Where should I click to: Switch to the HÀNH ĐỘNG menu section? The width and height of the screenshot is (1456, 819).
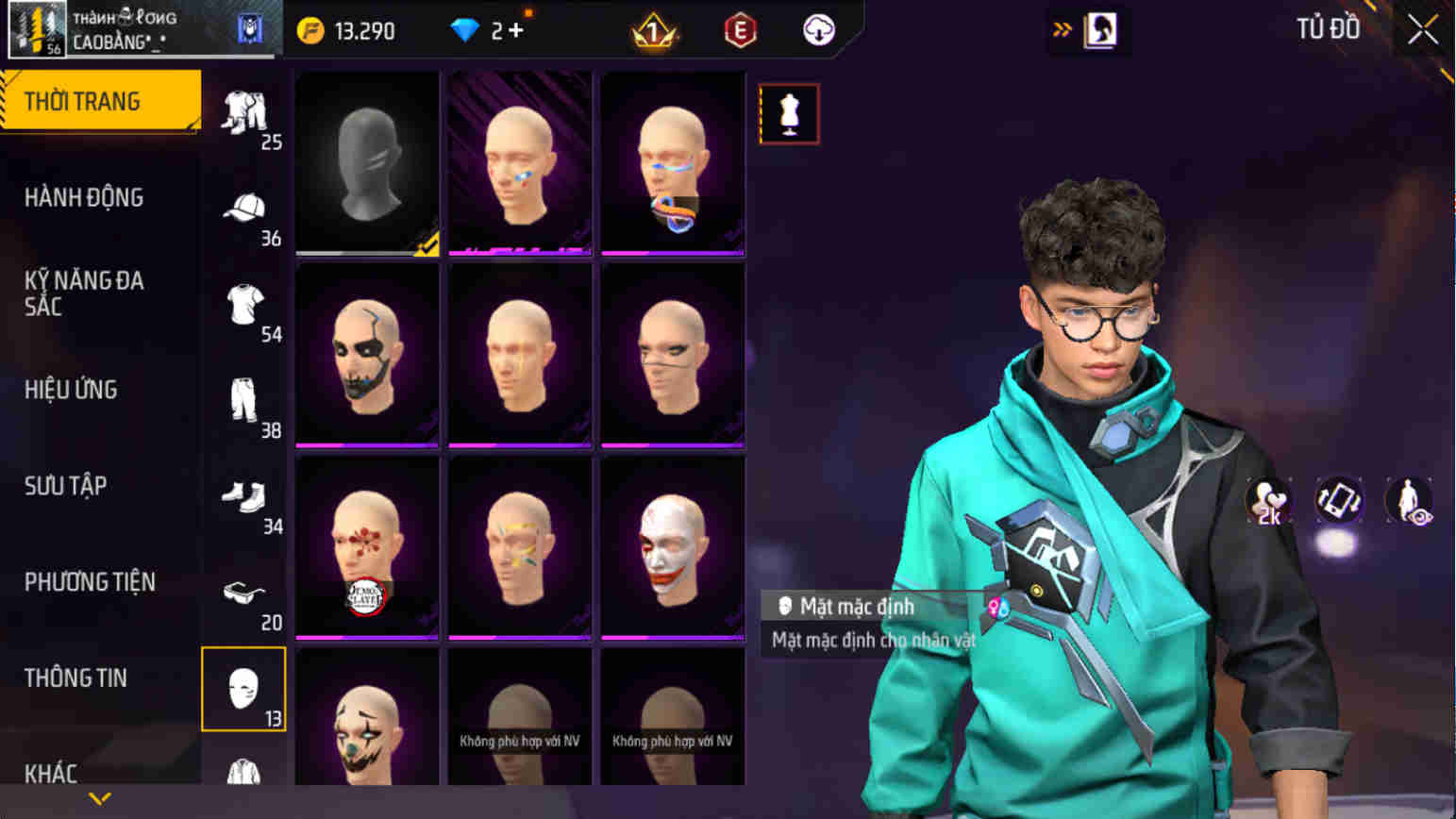(82, 196)
